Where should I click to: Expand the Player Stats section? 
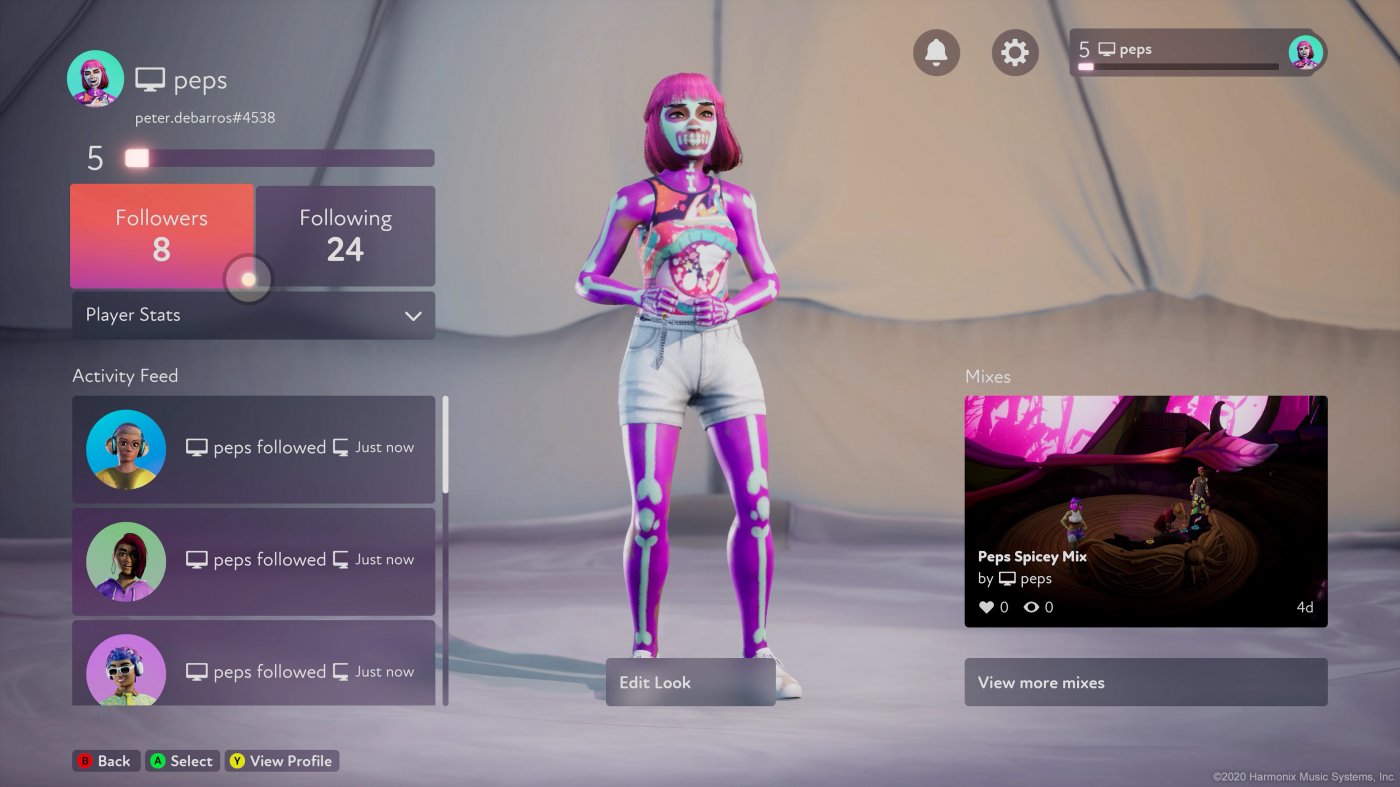pos(252,315)
